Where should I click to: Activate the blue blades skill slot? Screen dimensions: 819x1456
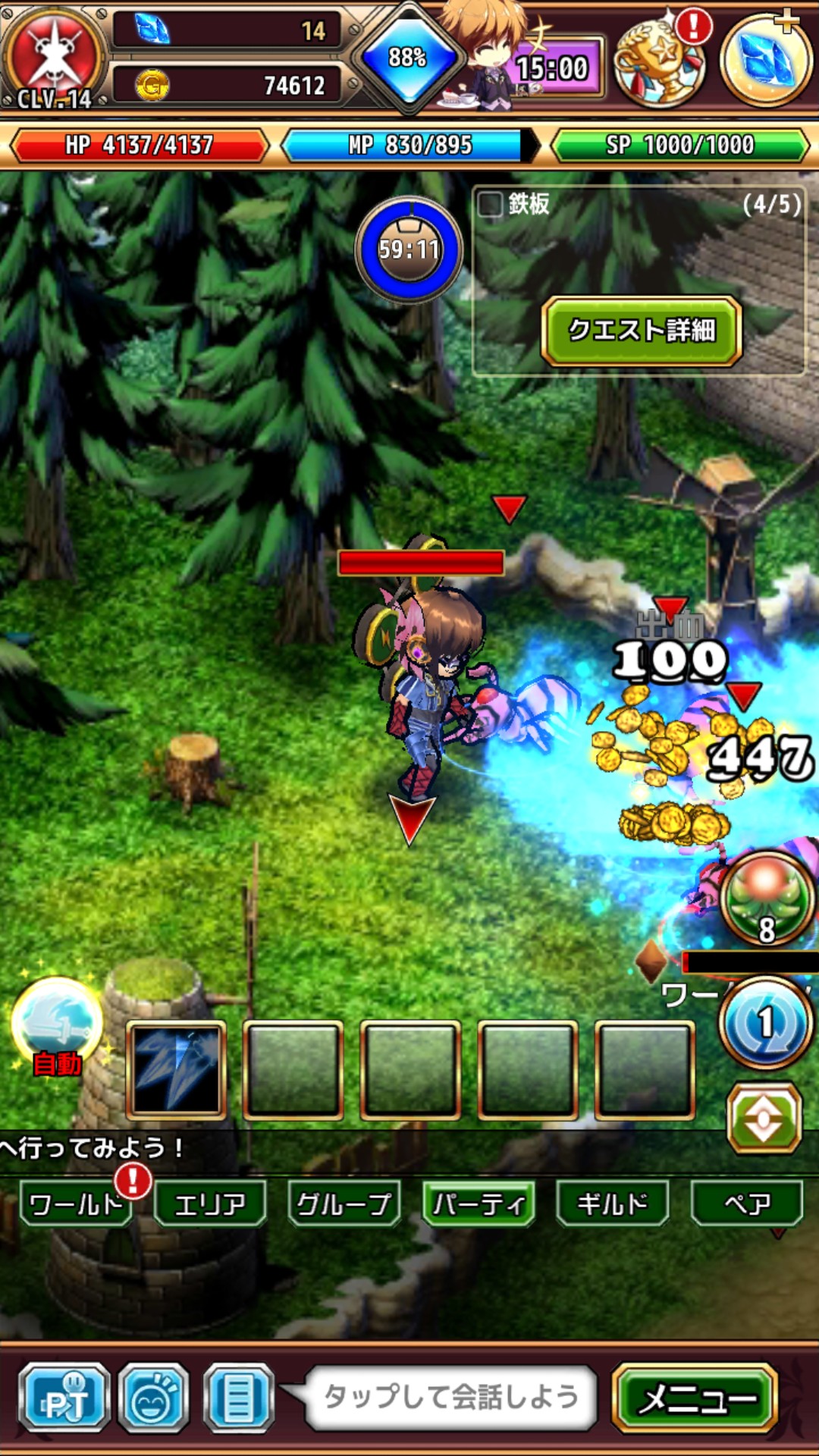(x=176, y=1070)
